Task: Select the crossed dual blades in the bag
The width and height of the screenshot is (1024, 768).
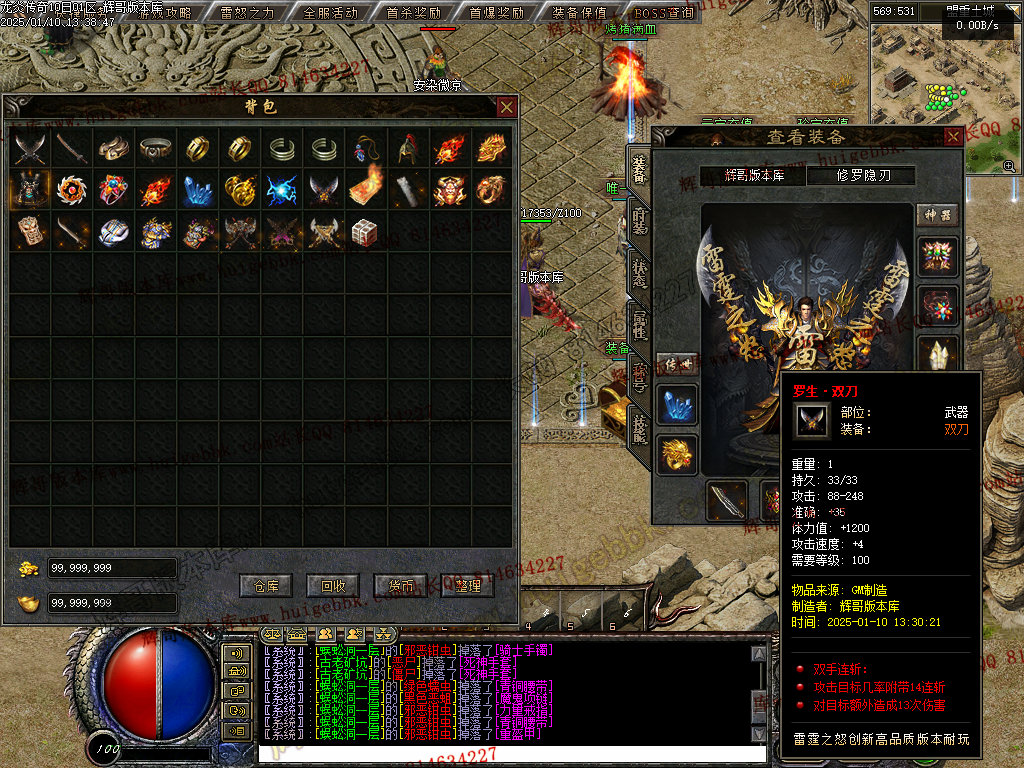Action: point(30,148)
